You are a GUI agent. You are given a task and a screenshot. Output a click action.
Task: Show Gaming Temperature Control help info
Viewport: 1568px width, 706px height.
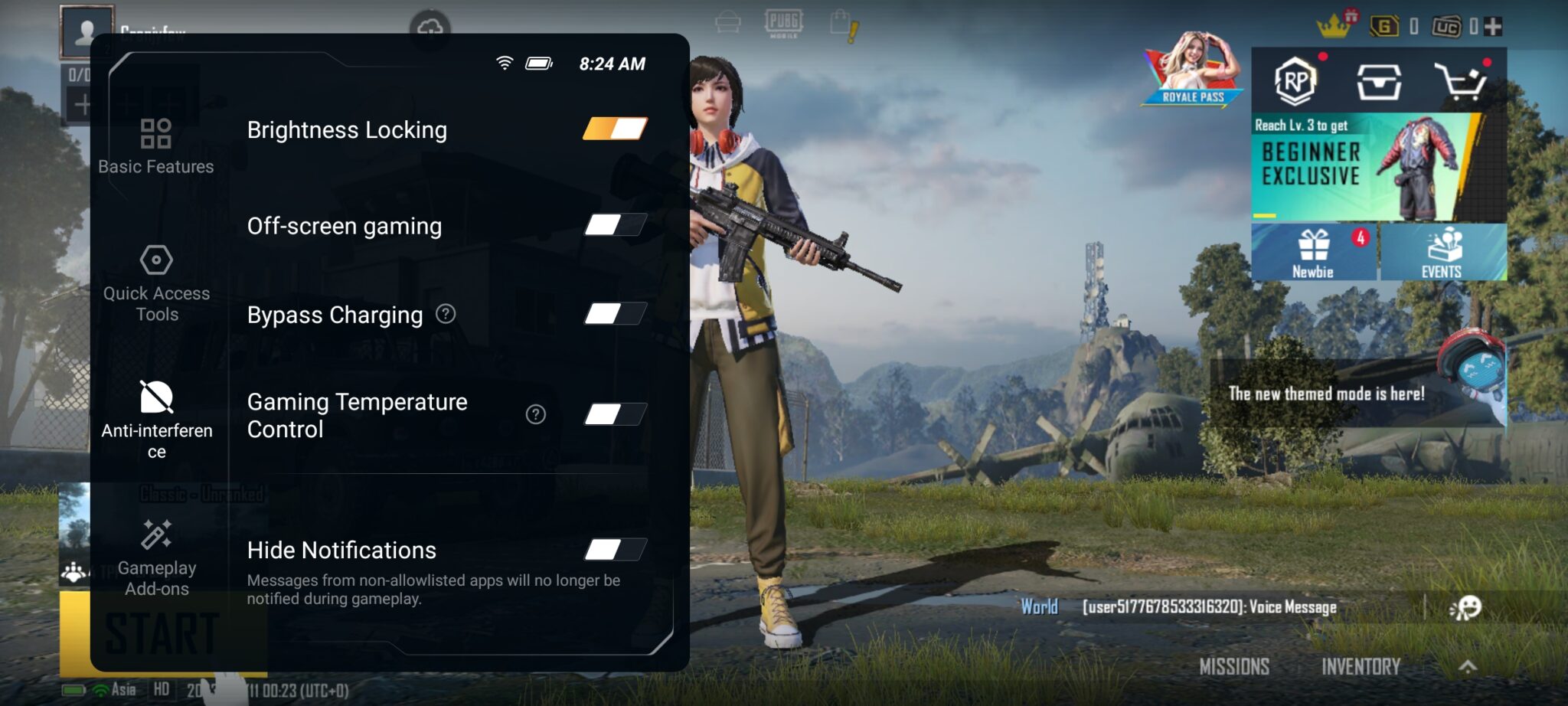536,415
